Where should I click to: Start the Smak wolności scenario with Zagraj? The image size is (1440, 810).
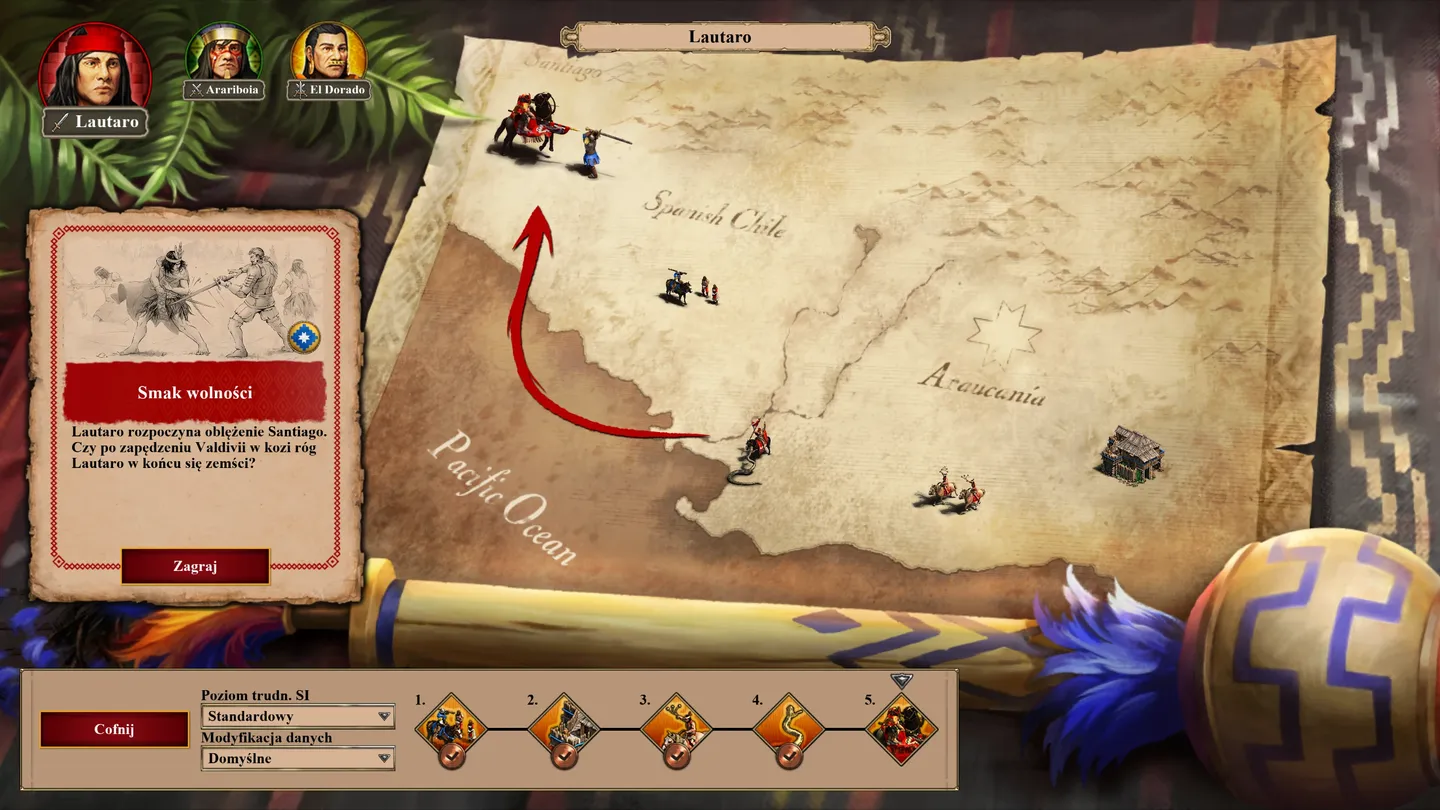click(x=195, y=566)
